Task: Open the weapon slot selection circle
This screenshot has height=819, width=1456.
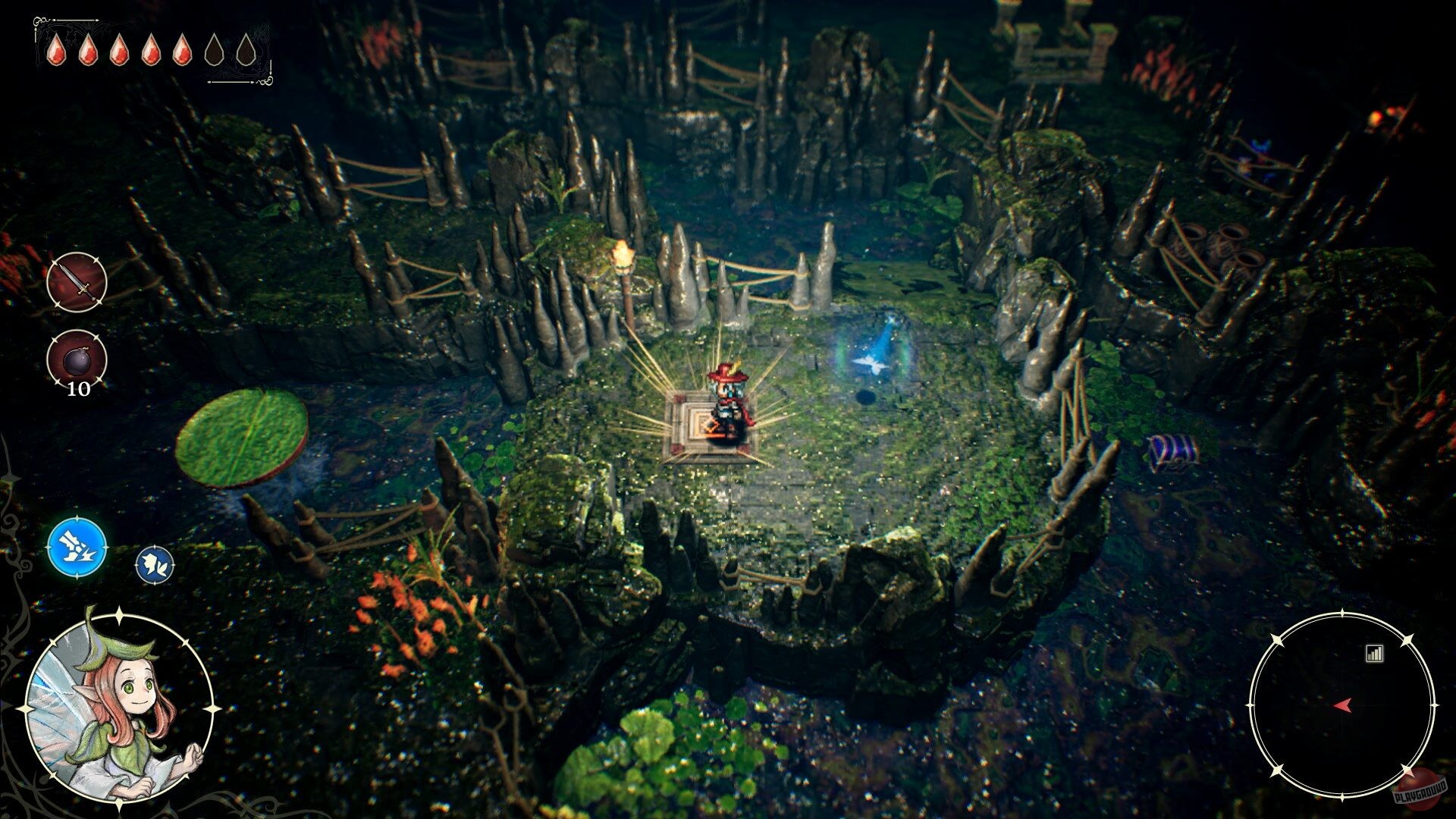Action: click(x=76, y=284)
